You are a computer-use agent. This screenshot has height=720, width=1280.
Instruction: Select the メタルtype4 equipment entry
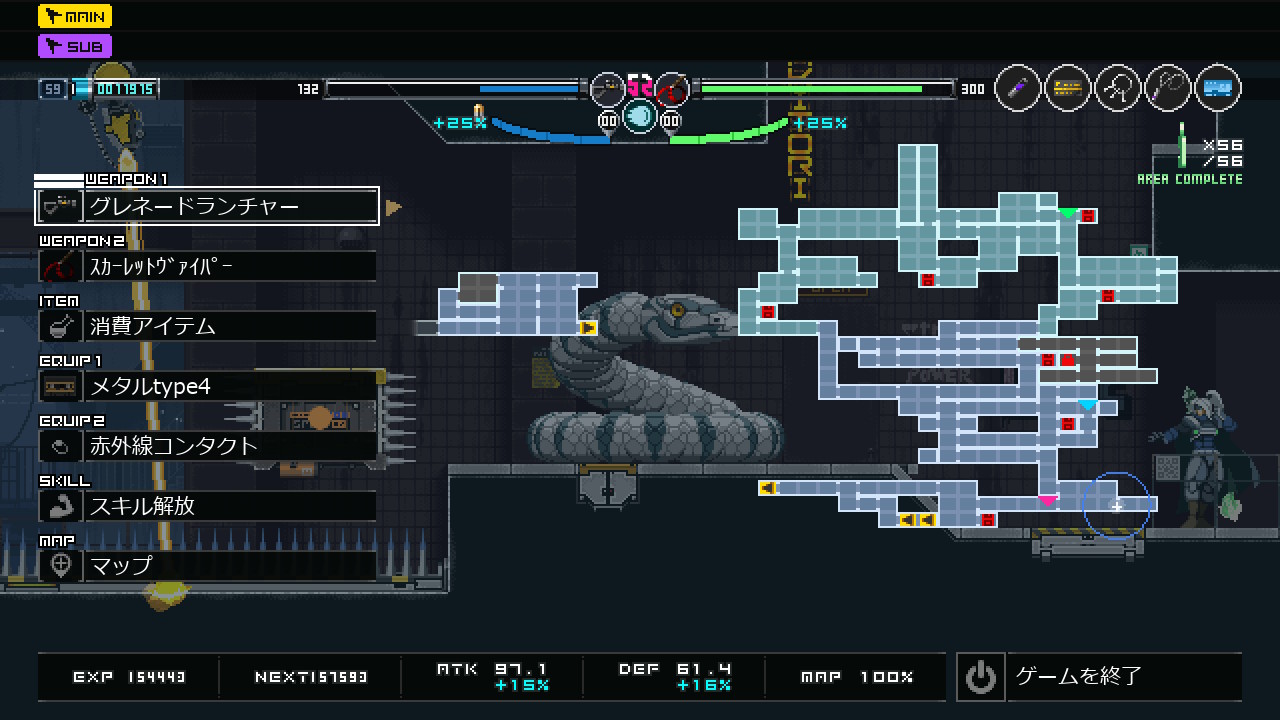(207, 386)
